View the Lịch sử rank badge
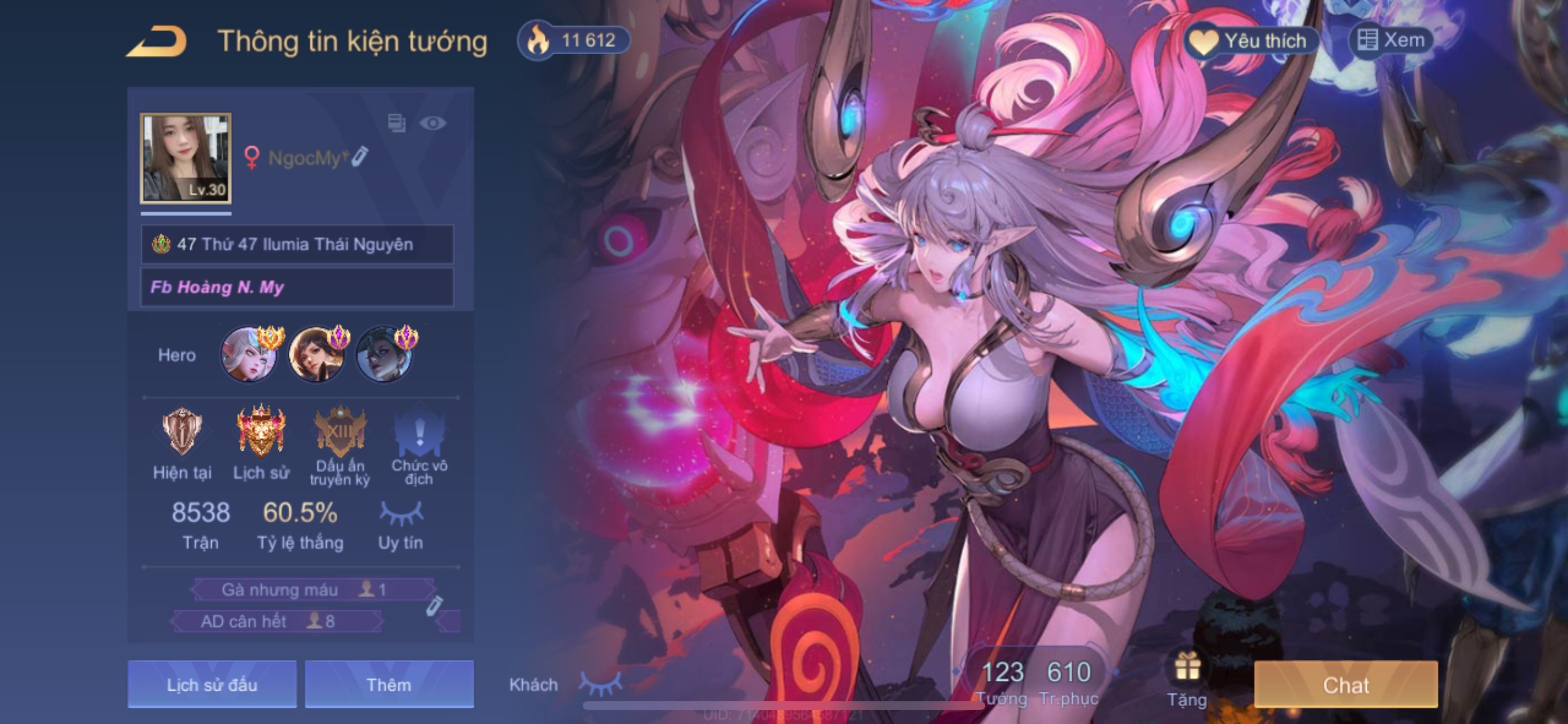The image size is (1568, 724). (x=261, y=433)
